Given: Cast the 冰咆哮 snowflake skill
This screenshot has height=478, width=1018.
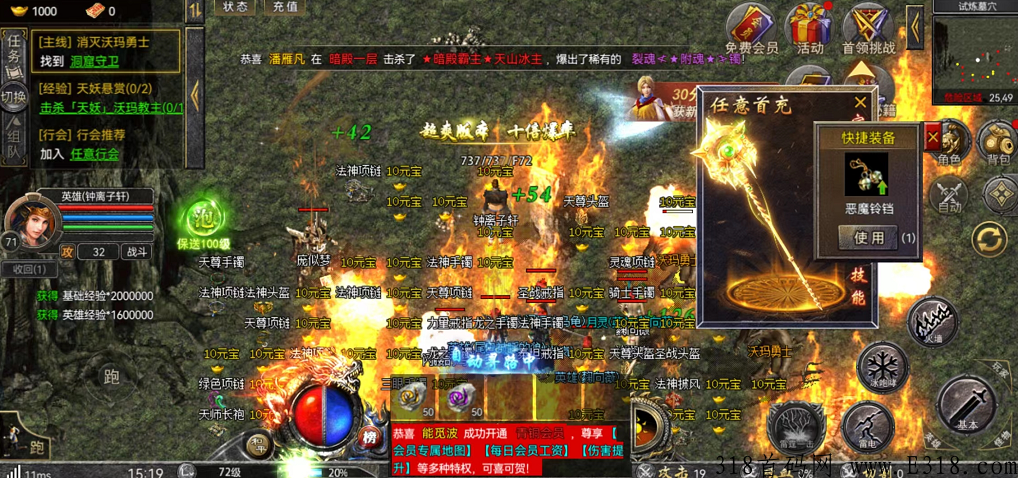Looking at the screenshot, I should point(881,364).
